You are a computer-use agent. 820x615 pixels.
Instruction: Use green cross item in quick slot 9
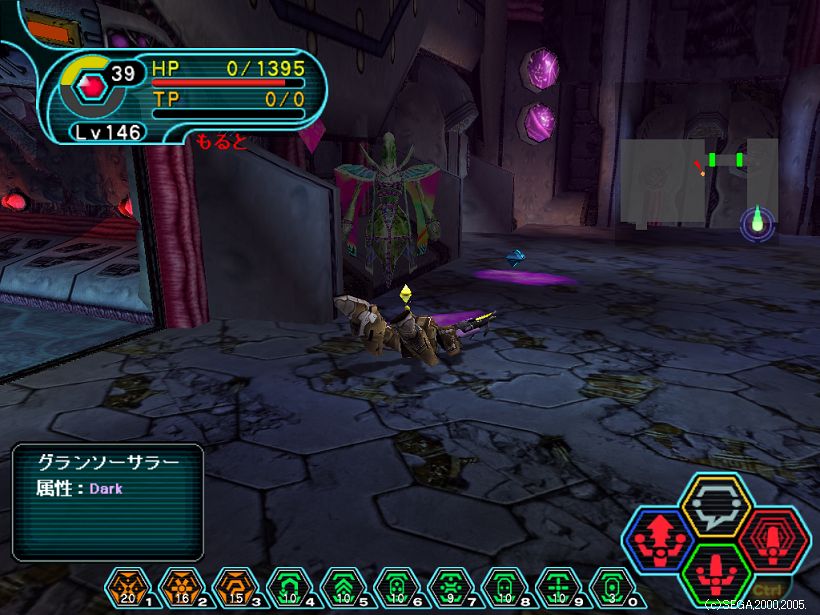click(558, 585)
